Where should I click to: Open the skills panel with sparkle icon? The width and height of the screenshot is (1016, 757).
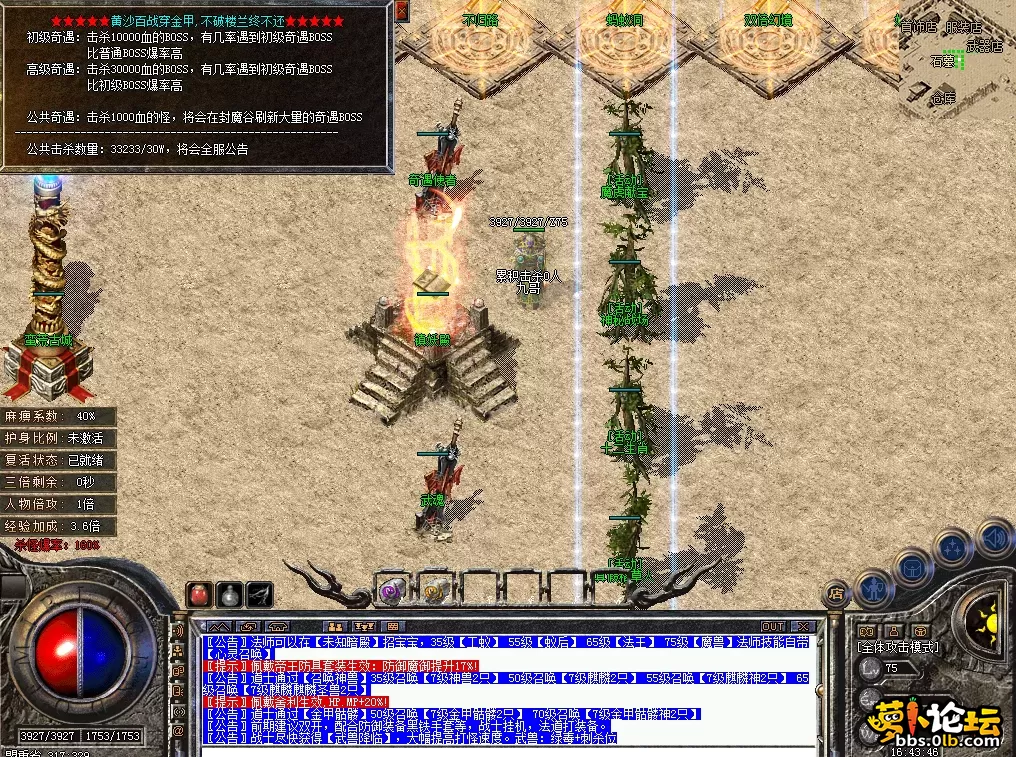[x=951, y=548]
